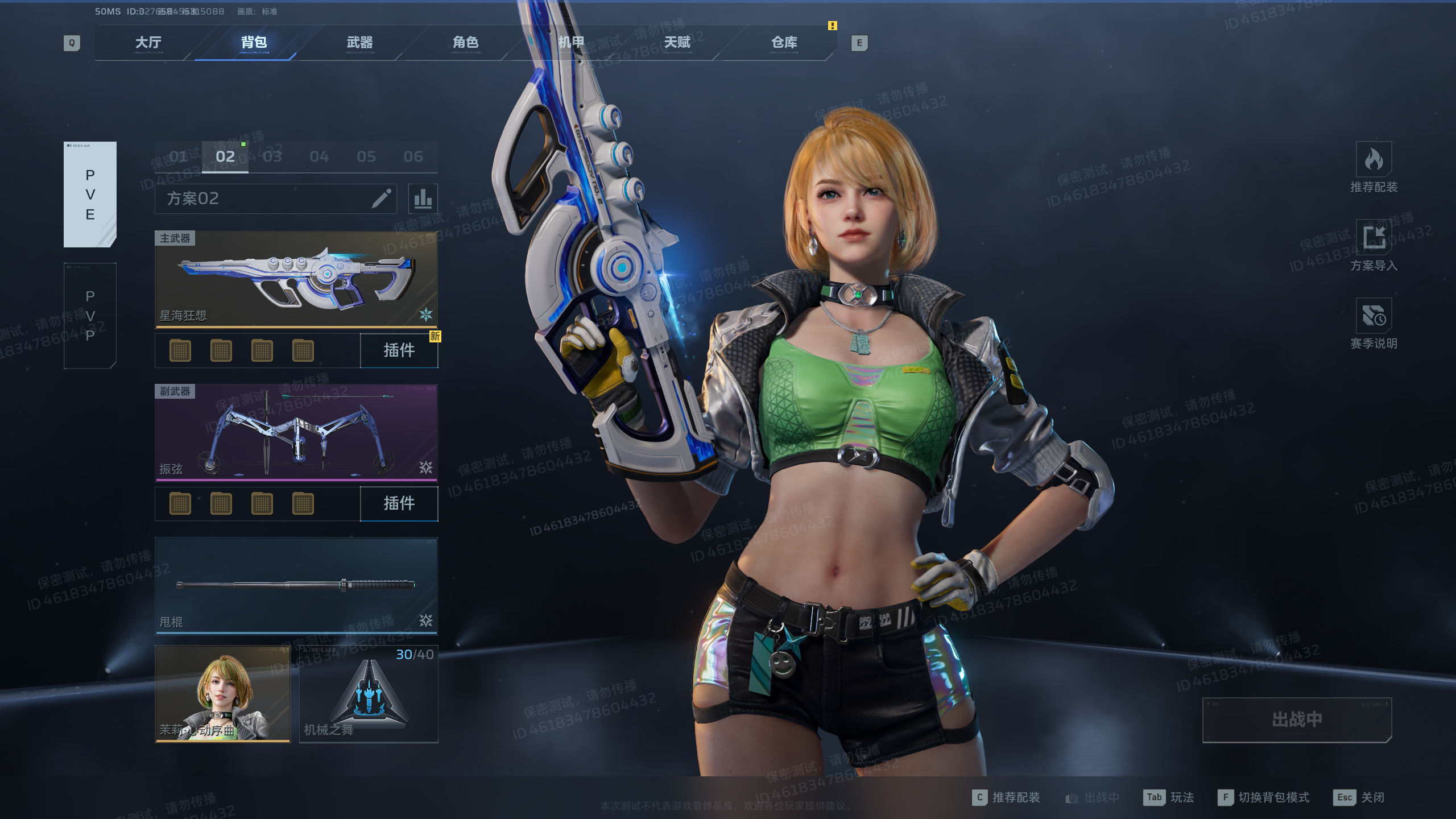1456x819 pixels.
Task: Click the 方案导入 import loadout icon
Action: coord(1374,237)
